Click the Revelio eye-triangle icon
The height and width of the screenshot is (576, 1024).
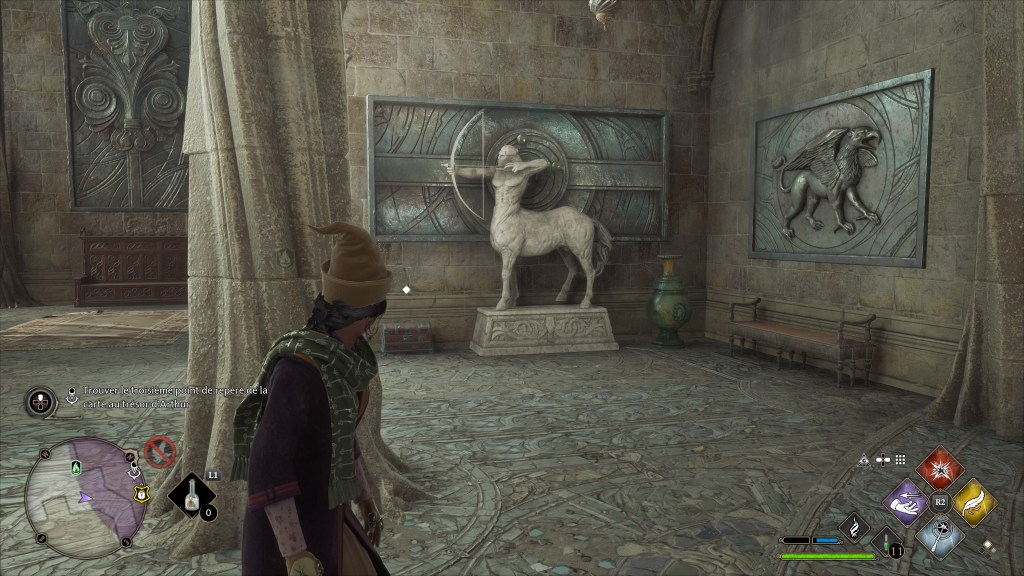point(864,460)
